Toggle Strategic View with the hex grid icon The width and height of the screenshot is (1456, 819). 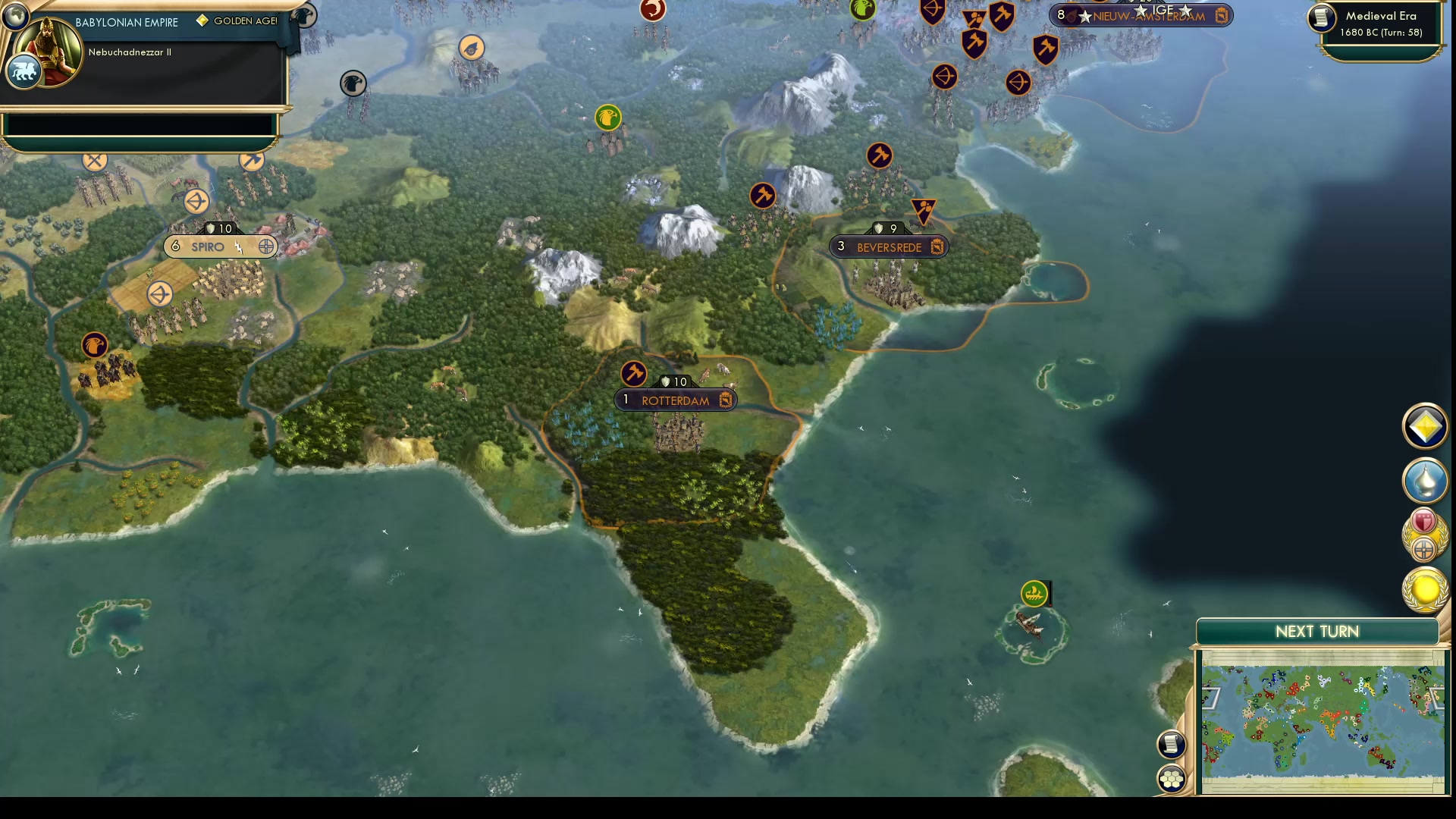1172,777
